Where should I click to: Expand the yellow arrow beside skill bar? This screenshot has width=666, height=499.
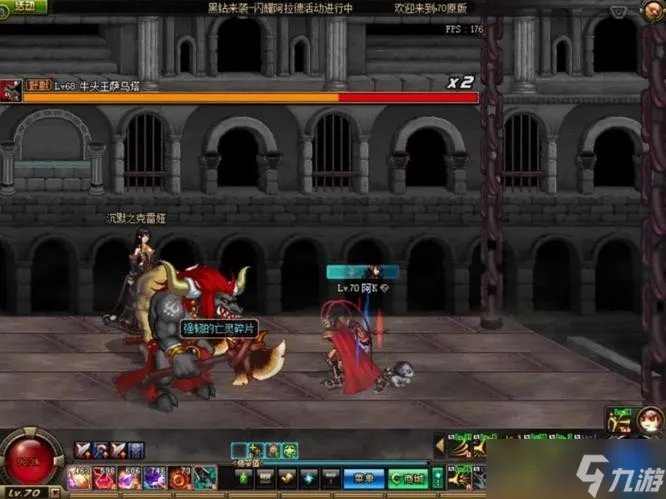click(438, 443)
